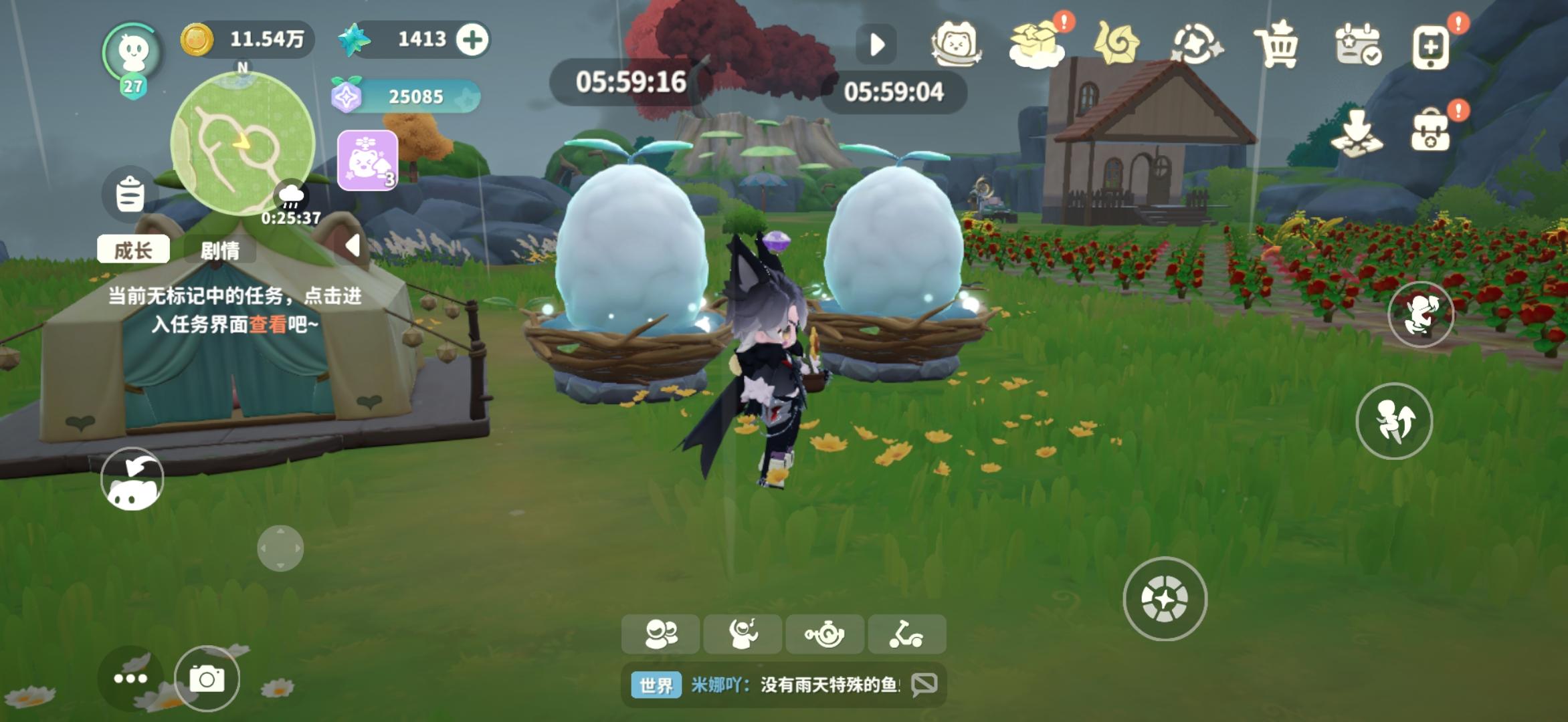
Task: Open the sparkle transform icon in top bar
Action: (x=1197, y=41)
